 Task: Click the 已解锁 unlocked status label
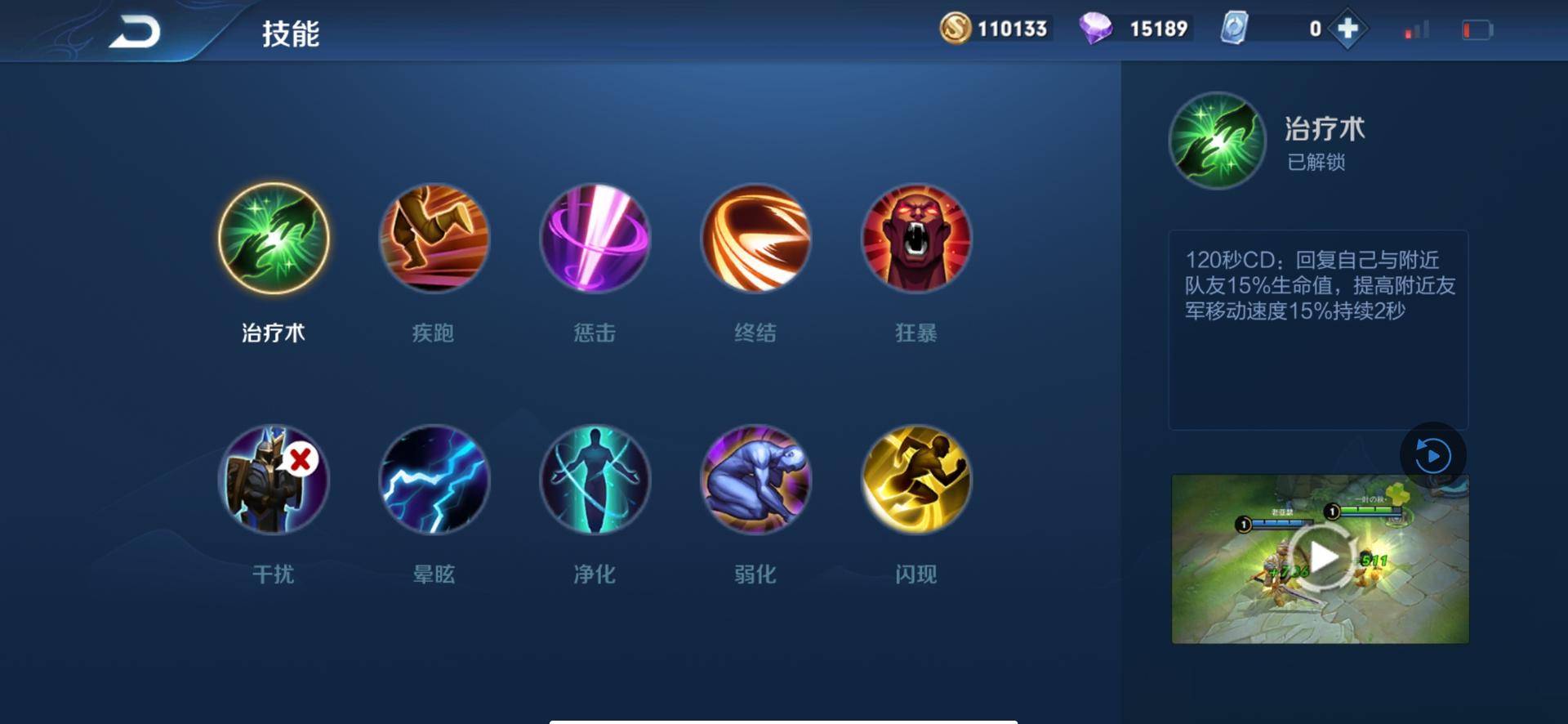coord(1318,162)
